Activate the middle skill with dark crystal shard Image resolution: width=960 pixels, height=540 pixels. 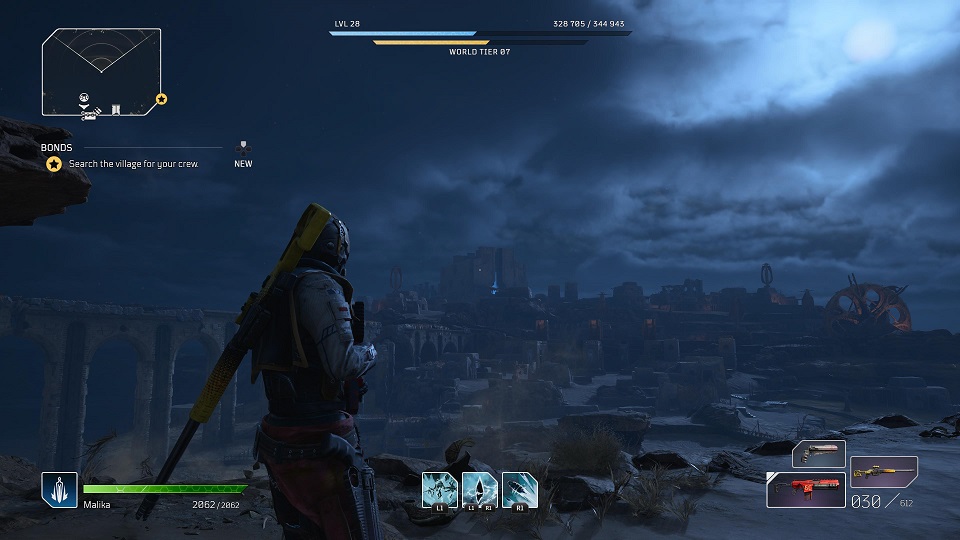click(x=479, y=490)
